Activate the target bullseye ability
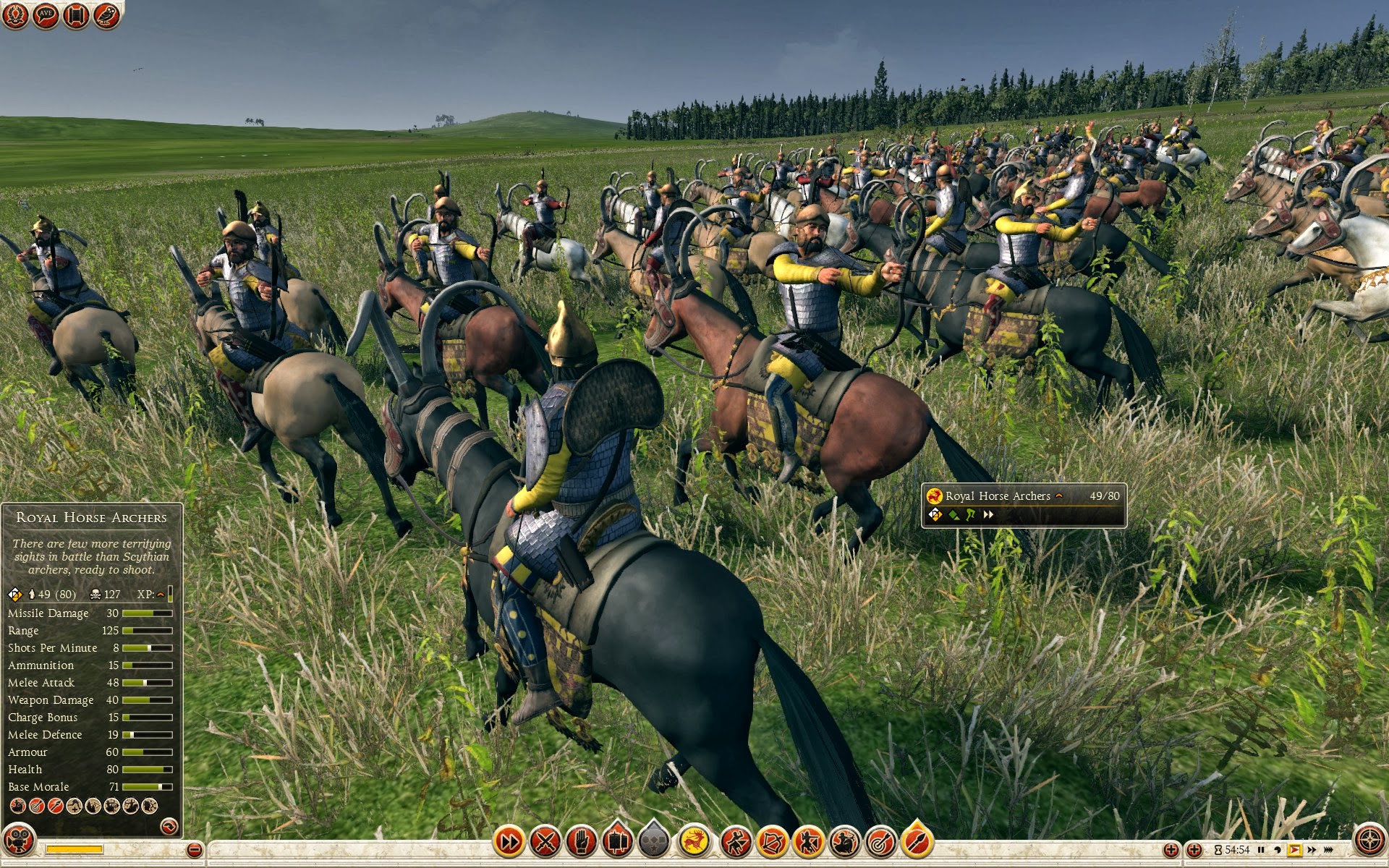Screen dimensions: 1389x868 880,841
